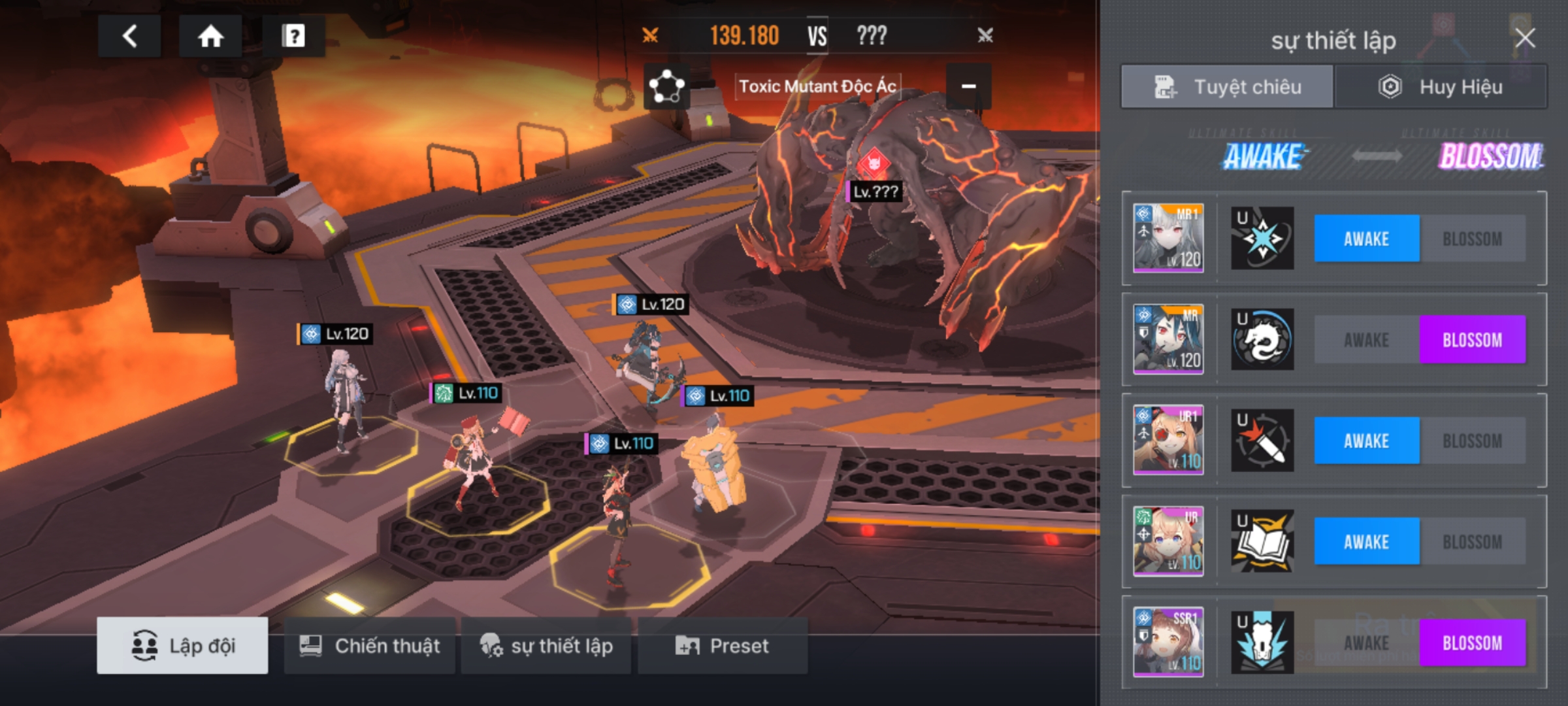Choose BLOSSOM for the book skill character
1568x706 pixels.
pyautogui.click(x=1472, y=542)
